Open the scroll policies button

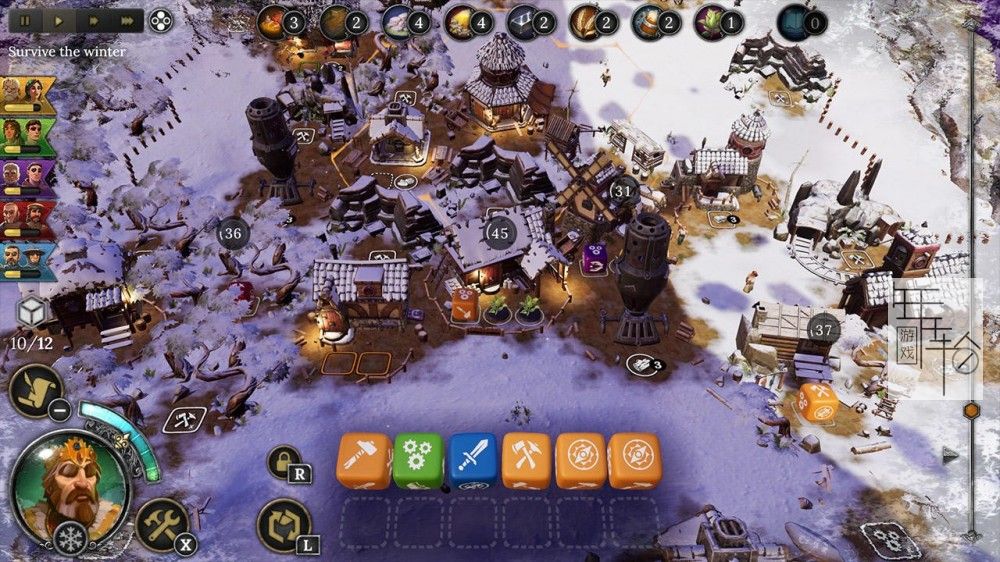click(37, 390)
